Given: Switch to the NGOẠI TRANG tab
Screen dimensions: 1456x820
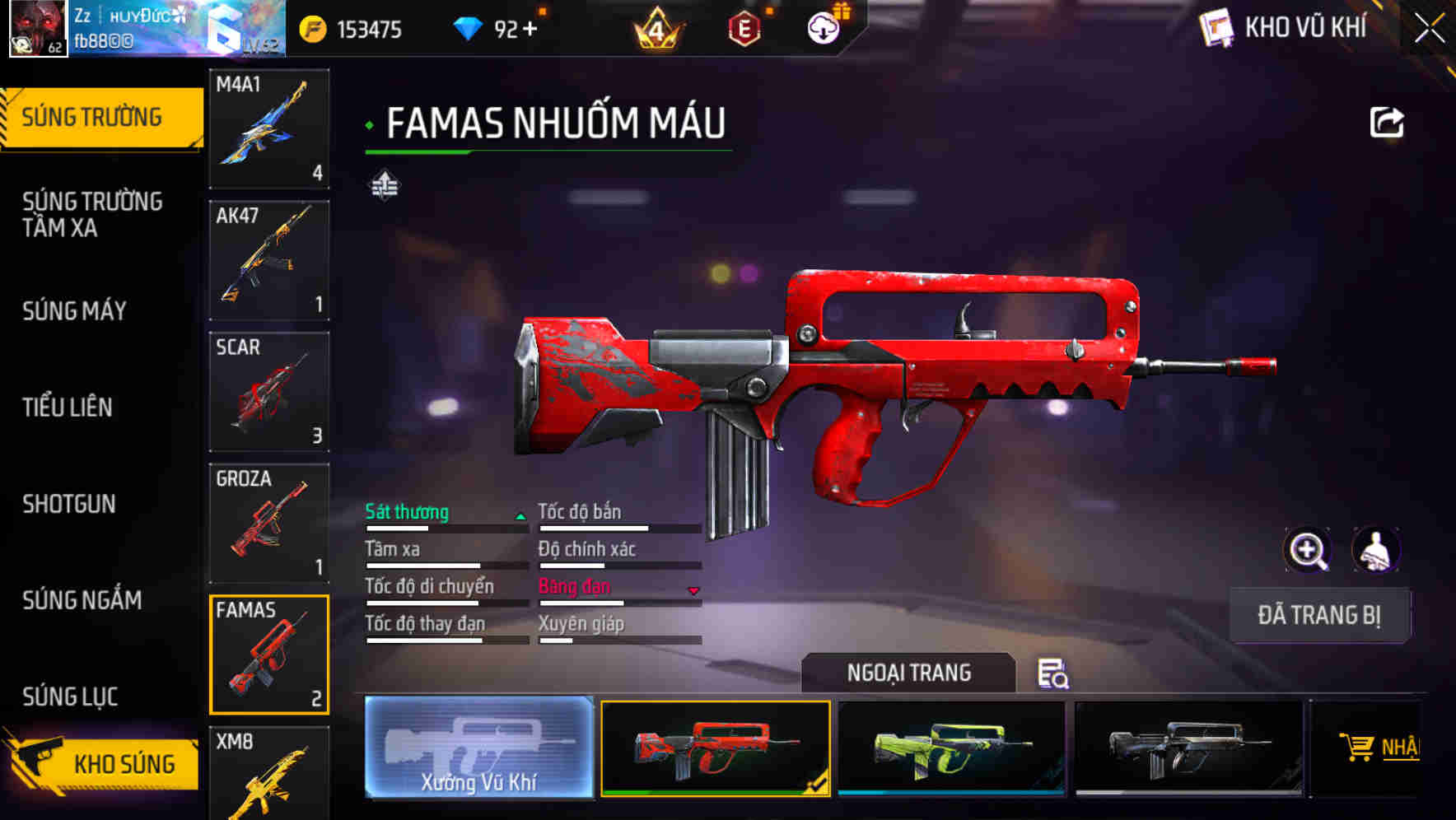Looking at the screenshot, I should [910, 673].
